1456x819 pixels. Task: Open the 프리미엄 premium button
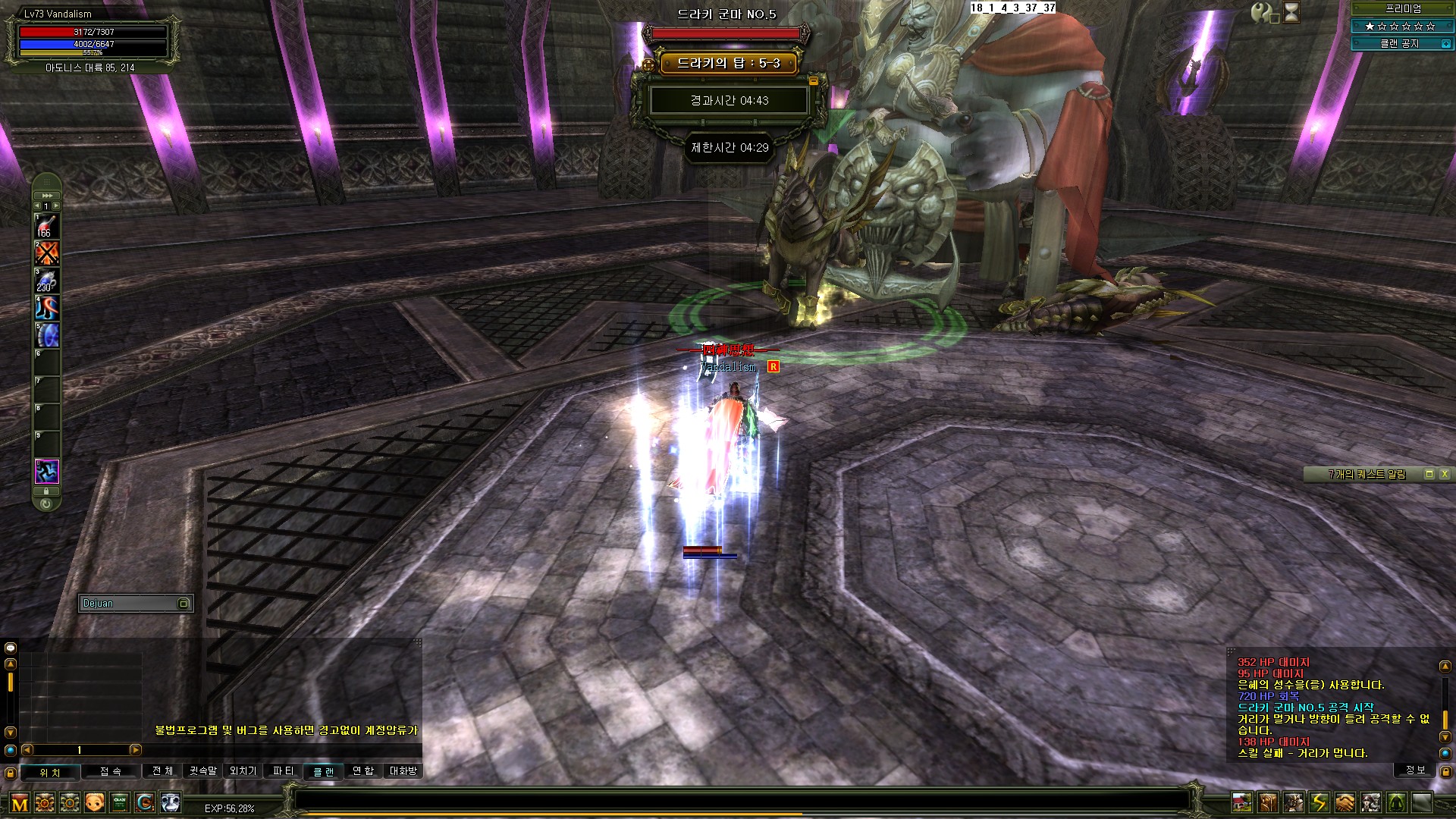(1403, 8)
